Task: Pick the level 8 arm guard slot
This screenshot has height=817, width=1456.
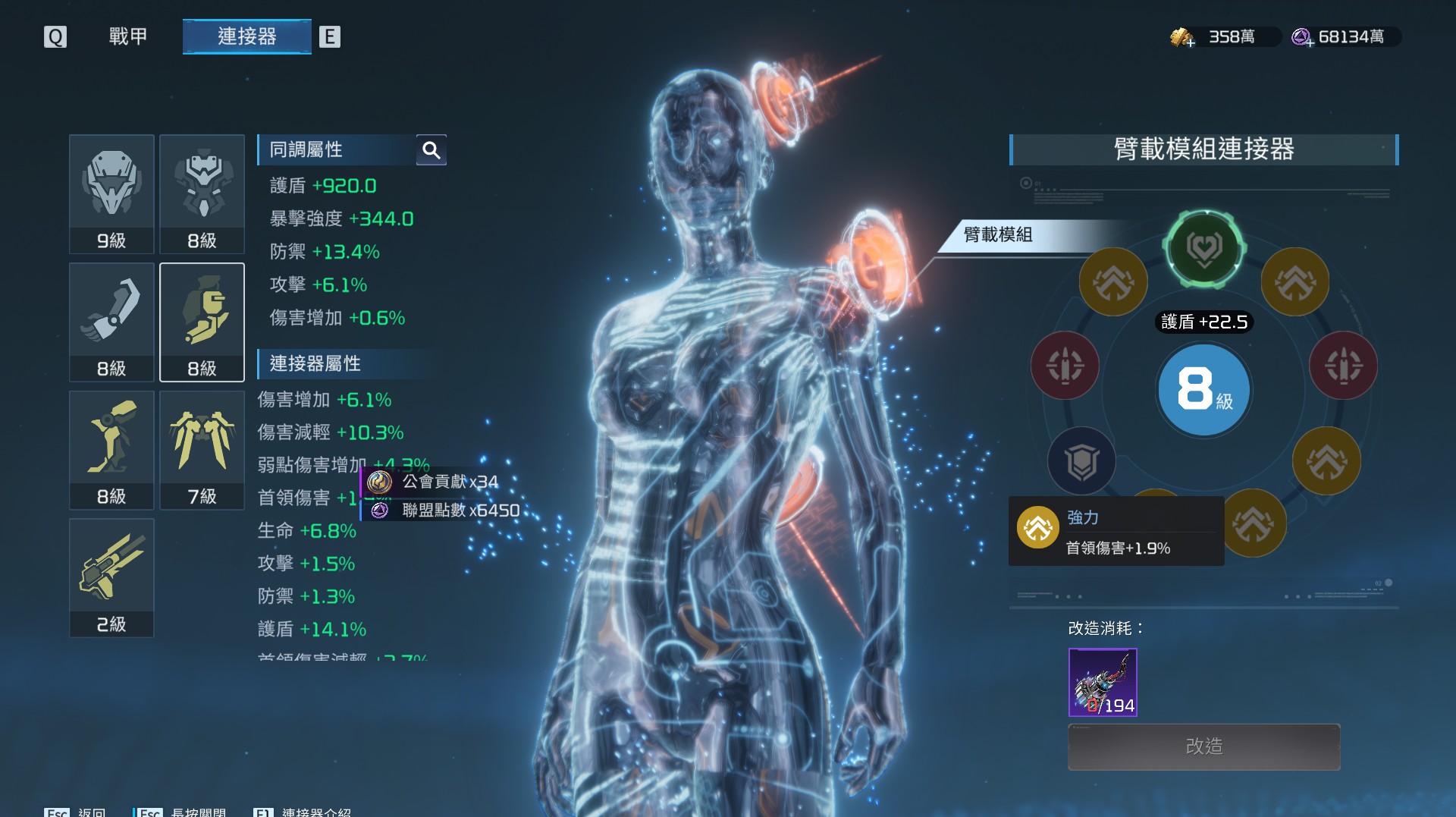Action: 111,322
